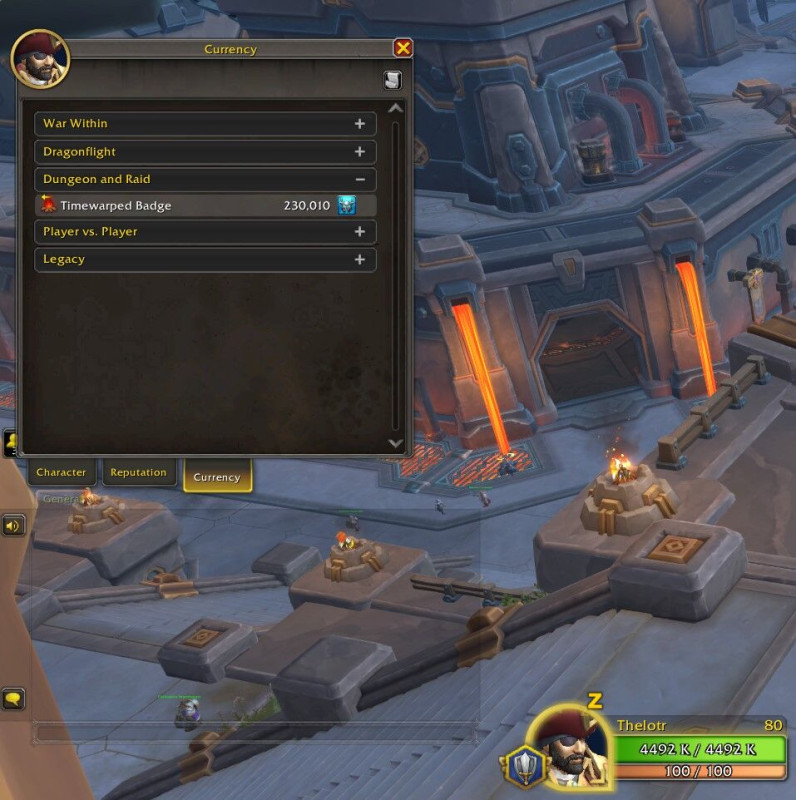
Task: Open the scroll icon below the close button
Action: point(393,81)
